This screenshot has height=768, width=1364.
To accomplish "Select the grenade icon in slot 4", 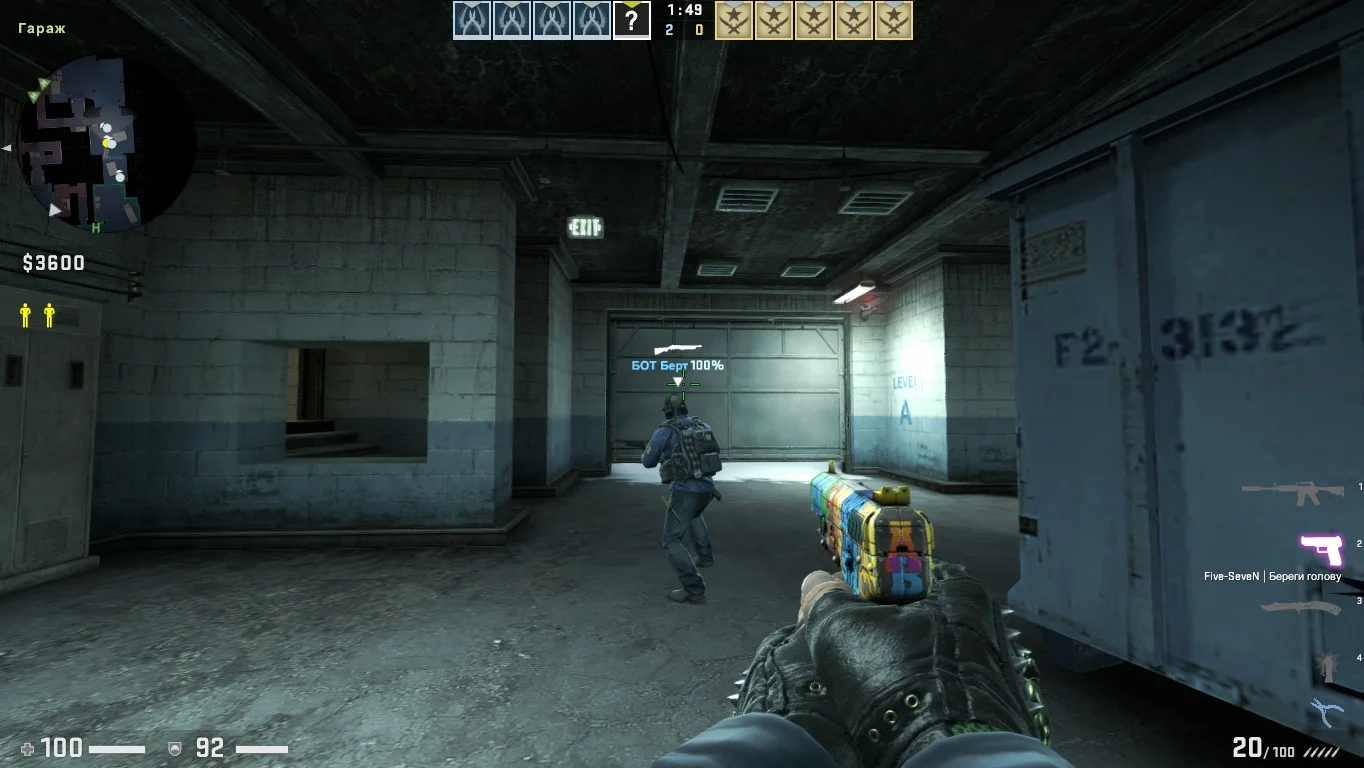I will (1328, 665).
